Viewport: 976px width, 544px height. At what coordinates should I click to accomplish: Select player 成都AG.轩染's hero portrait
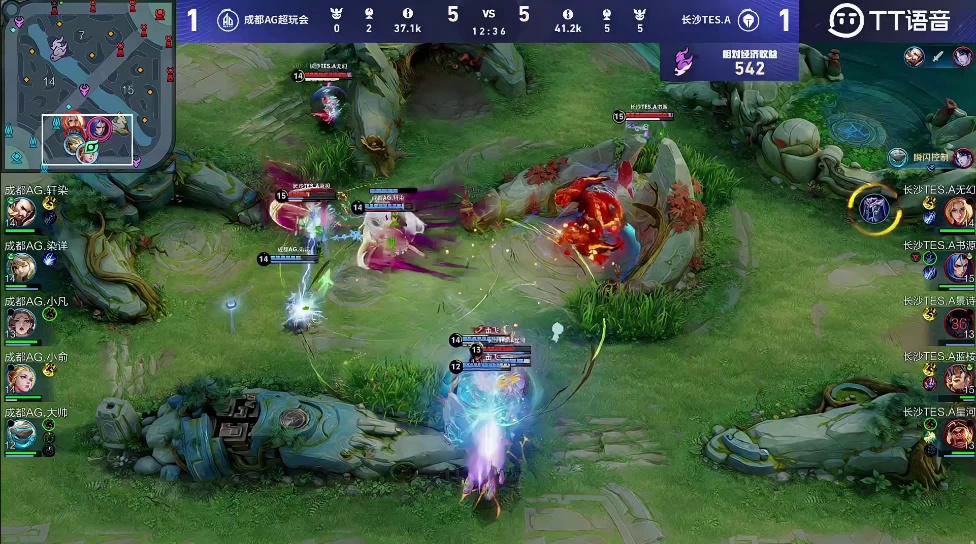pyautogui.click(x=21, y=211)
